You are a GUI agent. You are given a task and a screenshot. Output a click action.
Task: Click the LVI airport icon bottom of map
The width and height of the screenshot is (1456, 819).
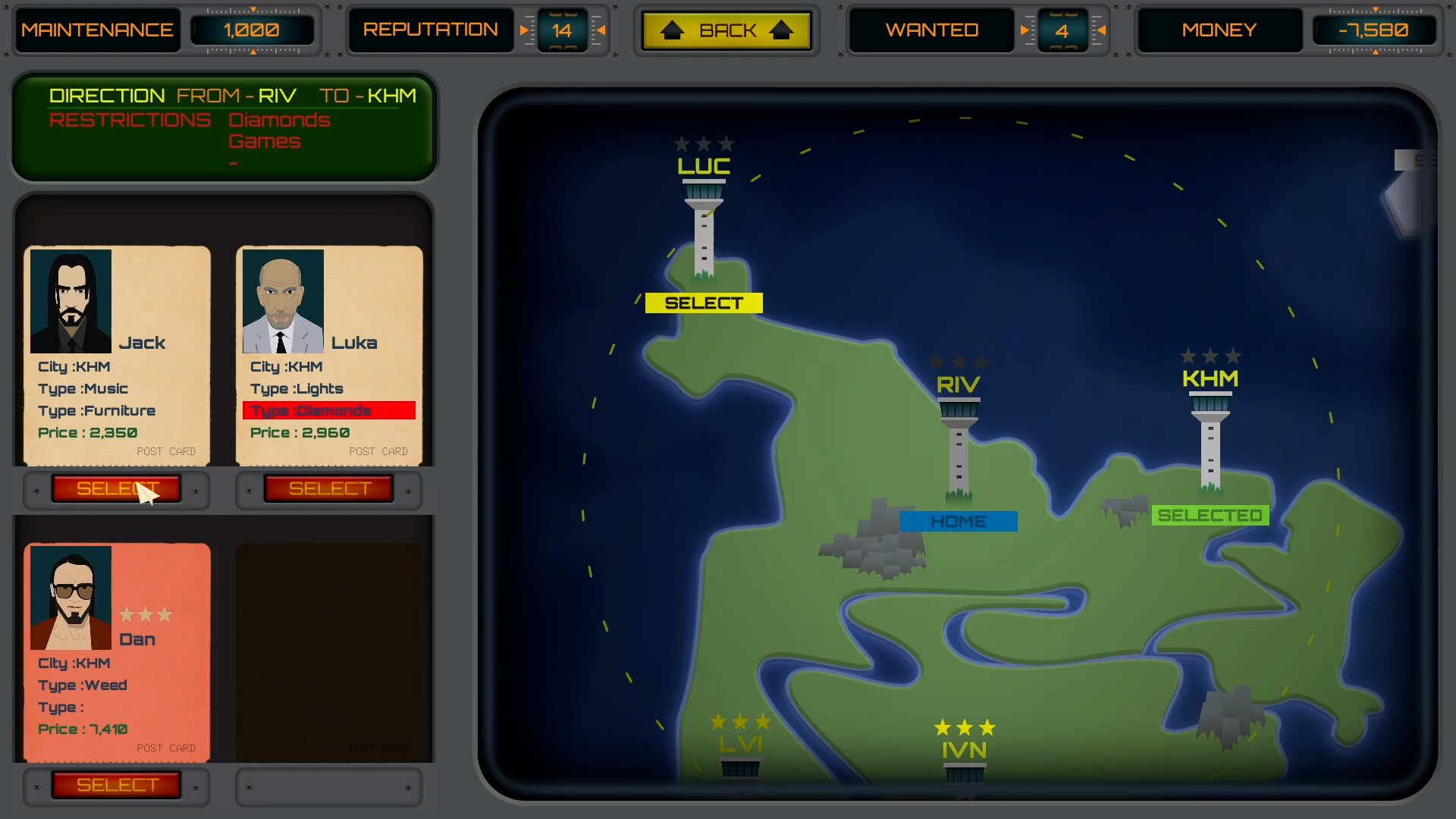coord(741,767)
